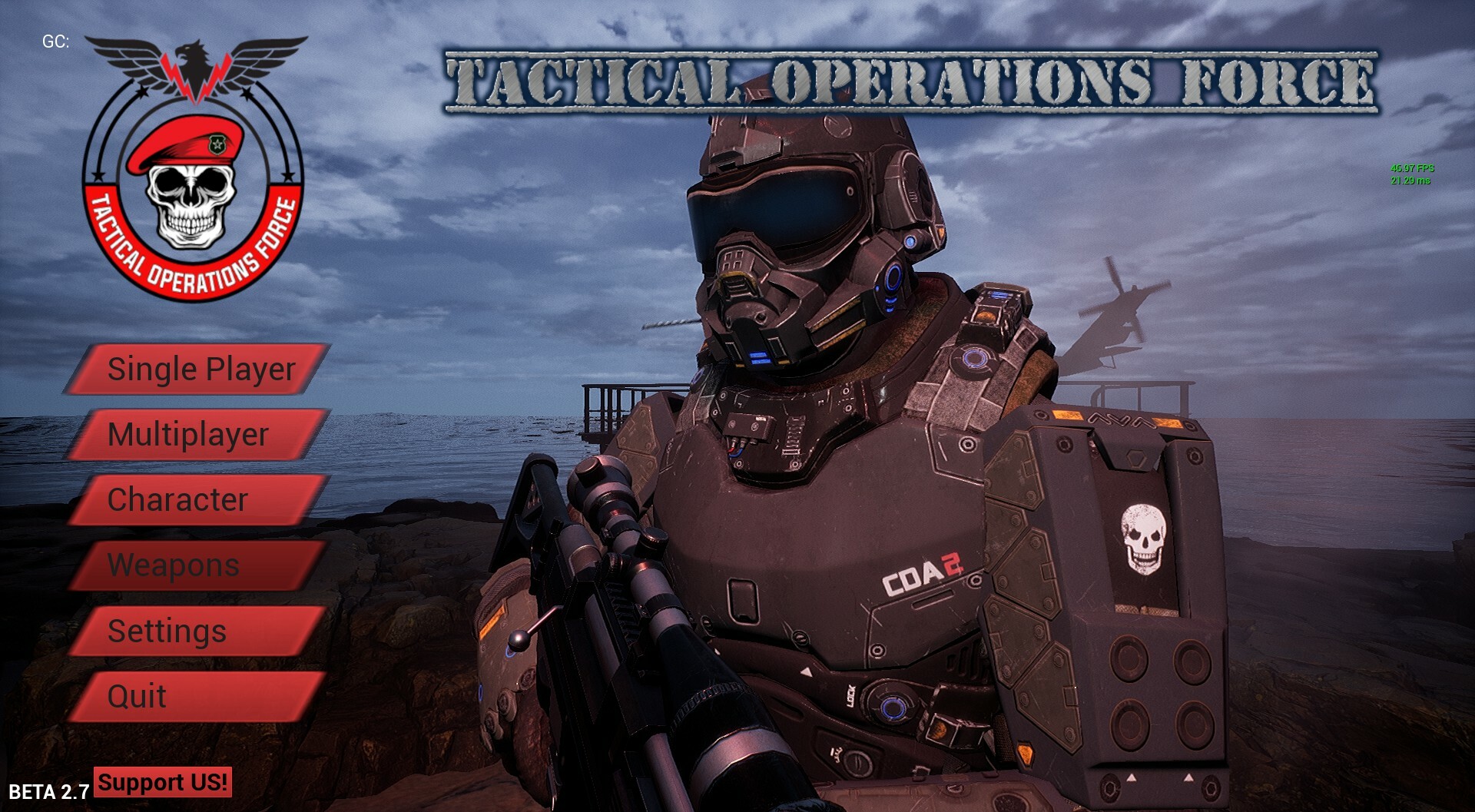Click the 21.29 ms latency readout
This screenshot has width=1475, height=812.
coord(1410,179)
